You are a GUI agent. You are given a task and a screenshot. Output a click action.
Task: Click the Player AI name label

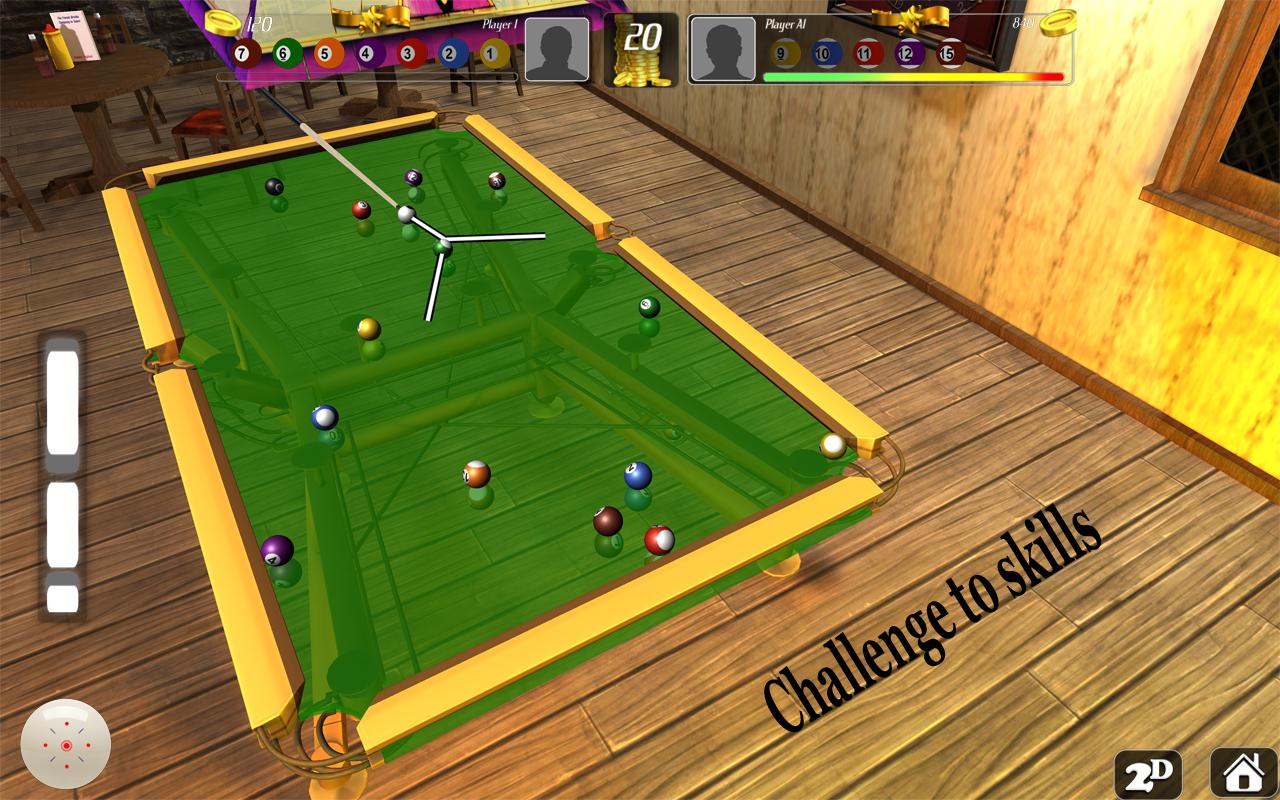(786, 24)
